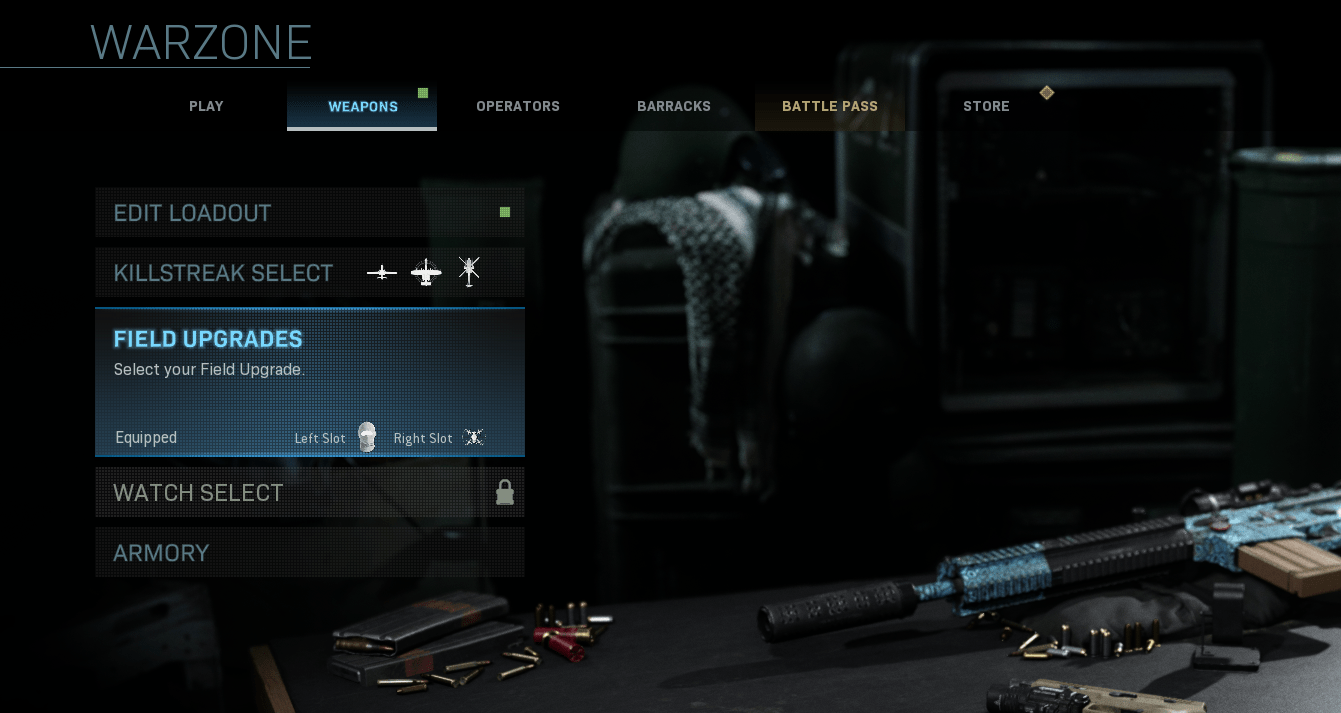Open the Armory menu entry
This screenshot has width=1341, height=713.
coord(309,553)
